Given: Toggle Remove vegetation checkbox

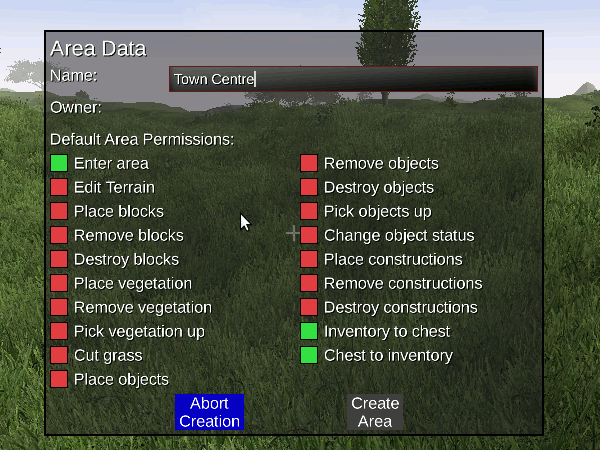Looking at the screenshot, I should pyautogui.click(x=59, y=307).
